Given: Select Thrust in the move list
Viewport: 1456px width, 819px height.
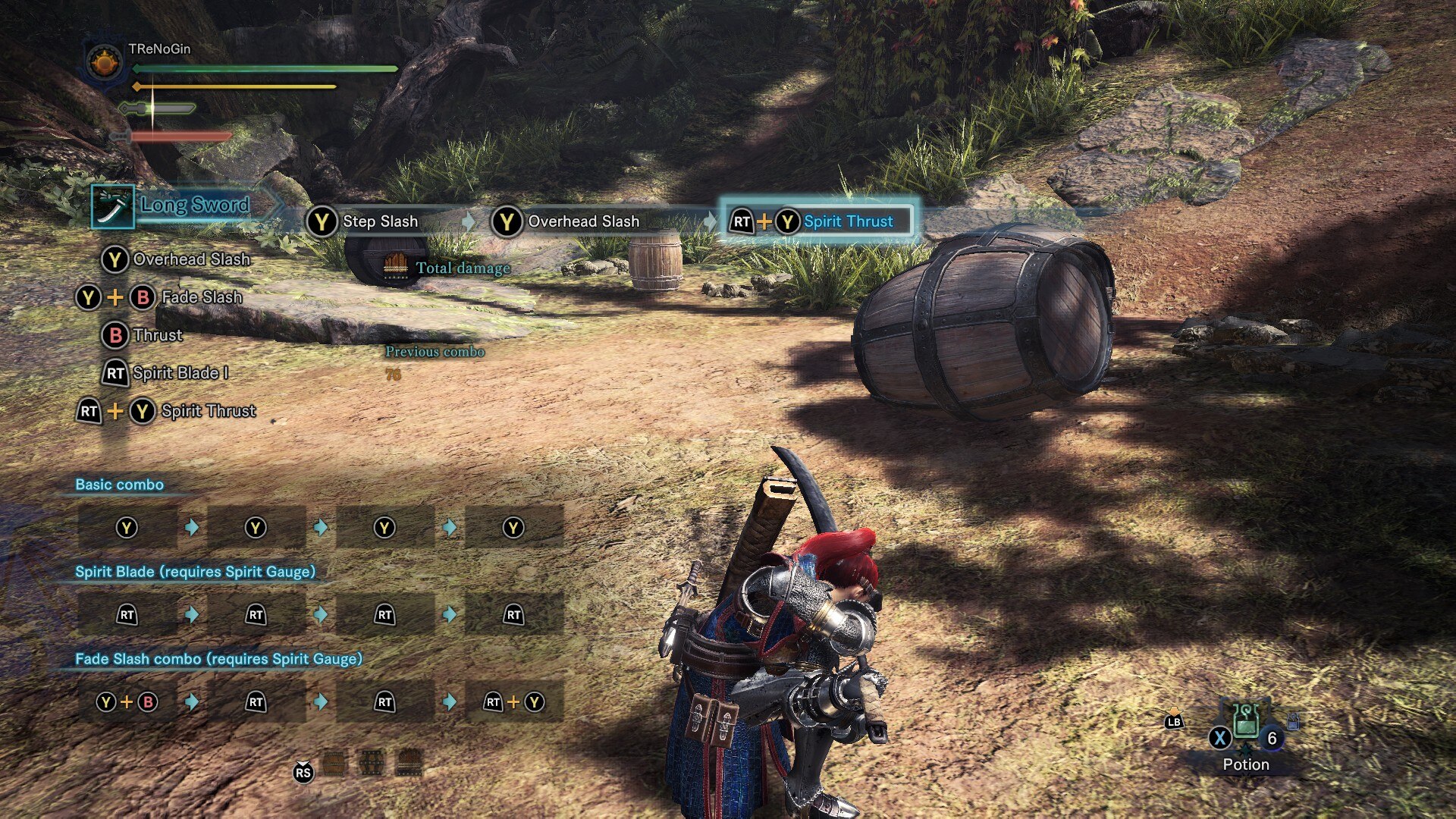Looking at the screenshot, I should point(157,335).
